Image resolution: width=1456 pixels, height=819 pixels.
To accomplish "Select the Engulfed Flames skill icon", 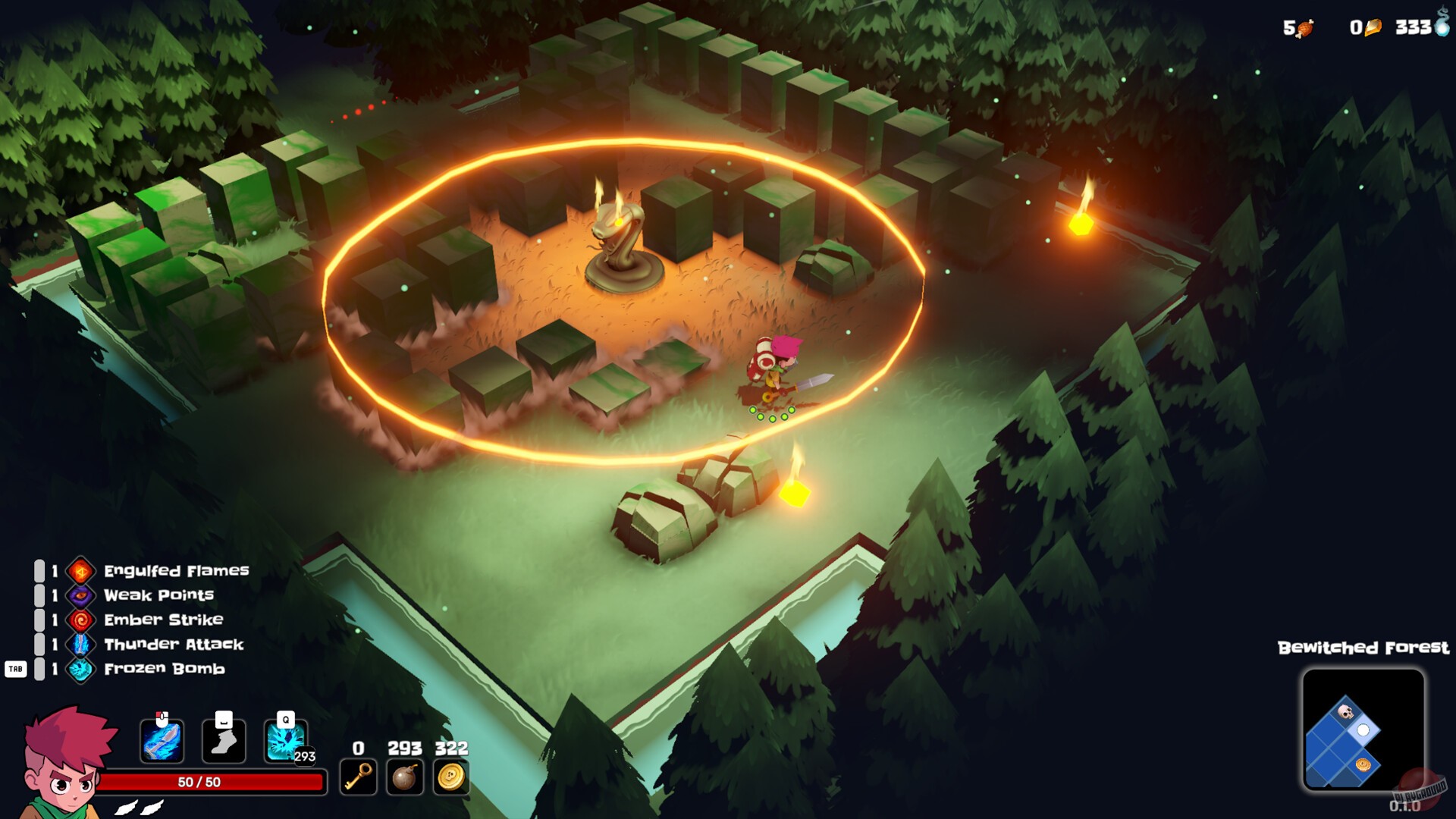I will click(82, 571).
